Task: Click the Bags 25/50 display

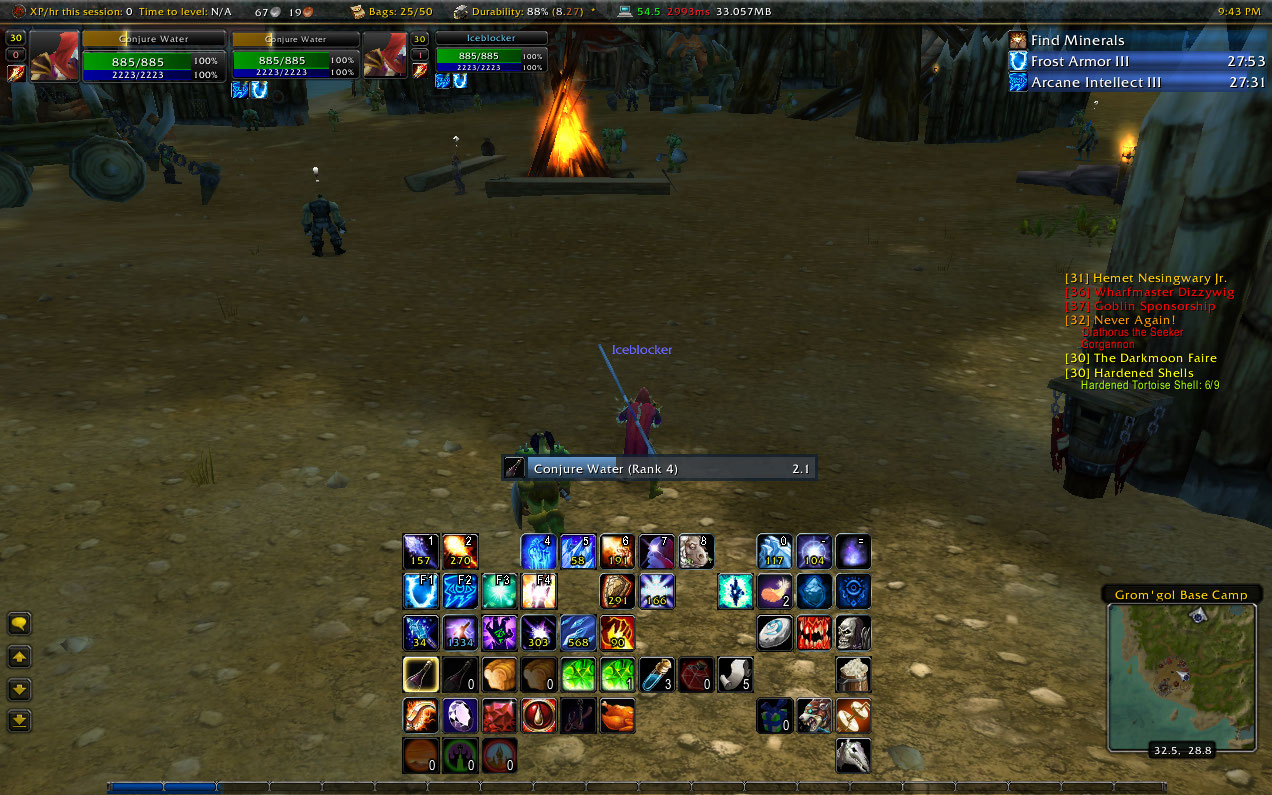Action: pos(394,12)
